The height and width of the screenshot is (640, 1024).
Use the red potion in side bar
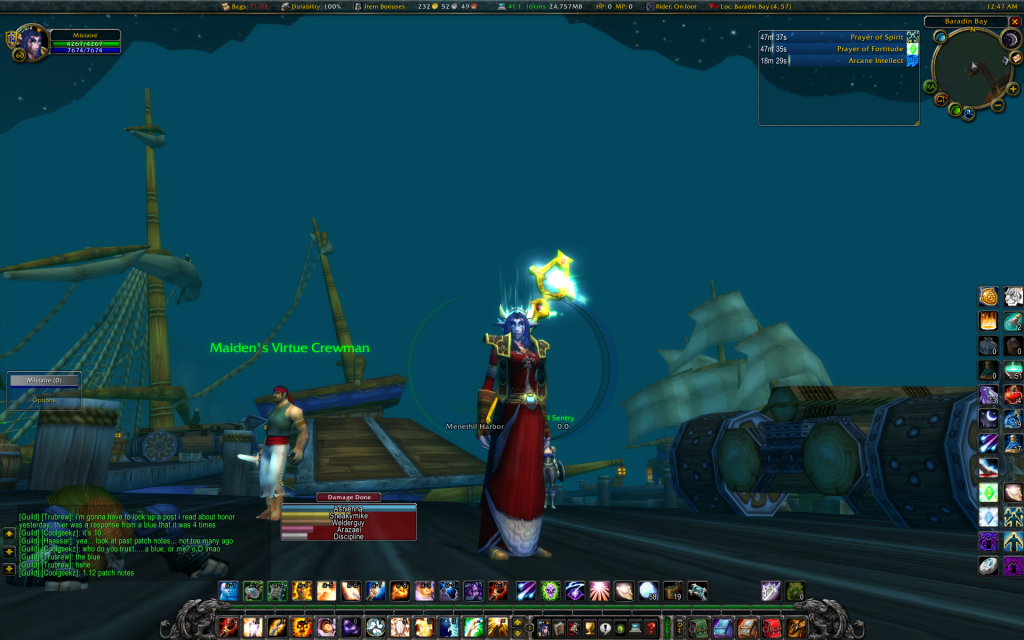point(1013,393)
